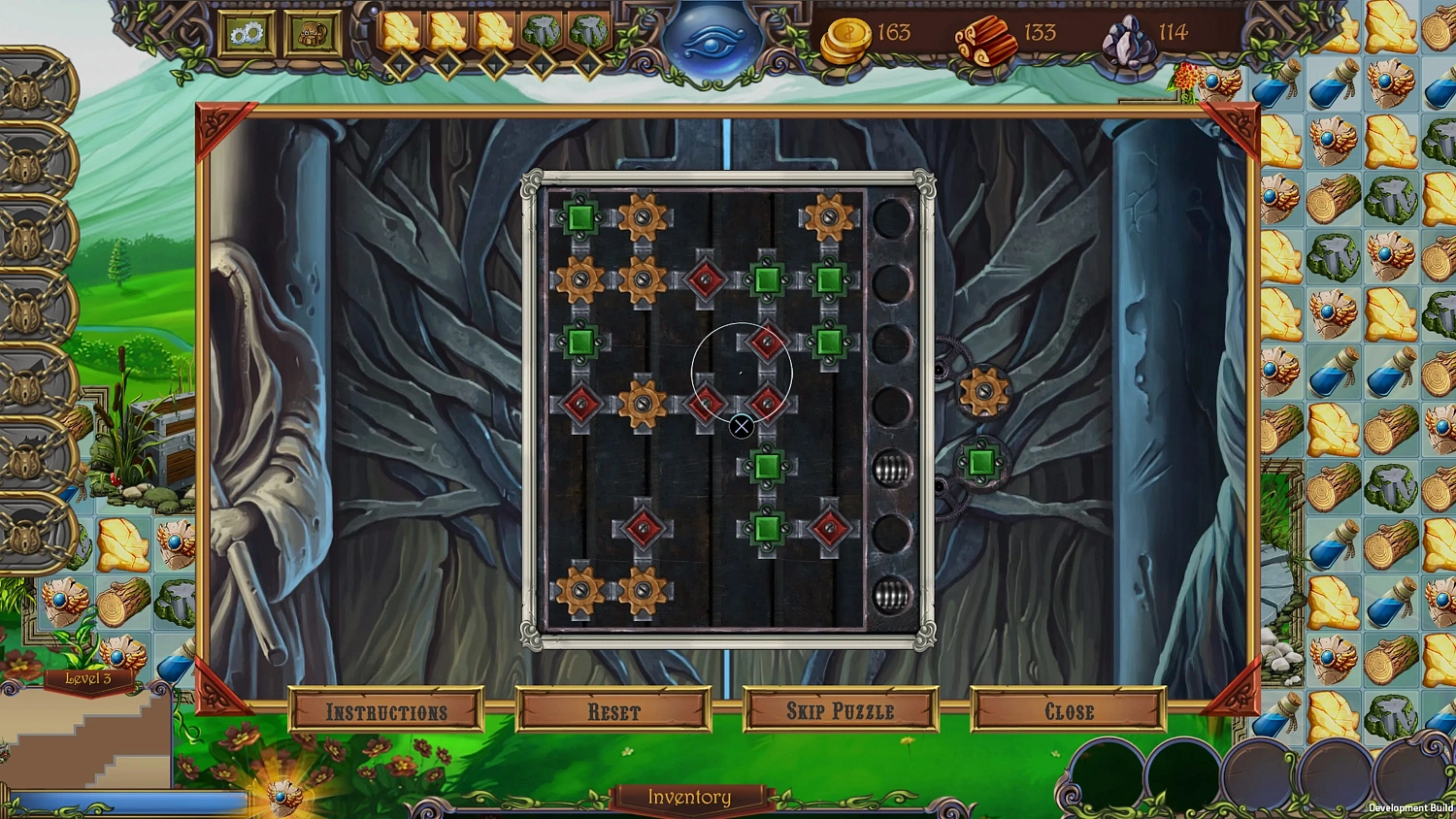Pick up the green gear outside the board
Viewport: 1456px width, 819px height.
point(980,461)
